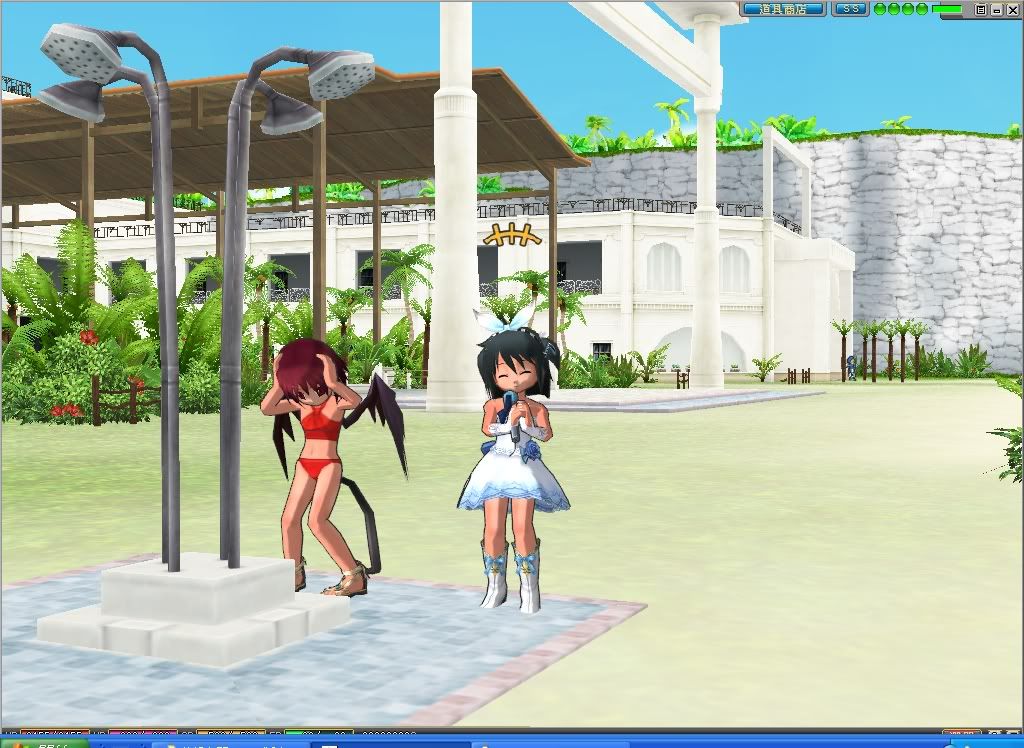
Task: Click the SS screenshot button
Action: click(x=850, y=9)
